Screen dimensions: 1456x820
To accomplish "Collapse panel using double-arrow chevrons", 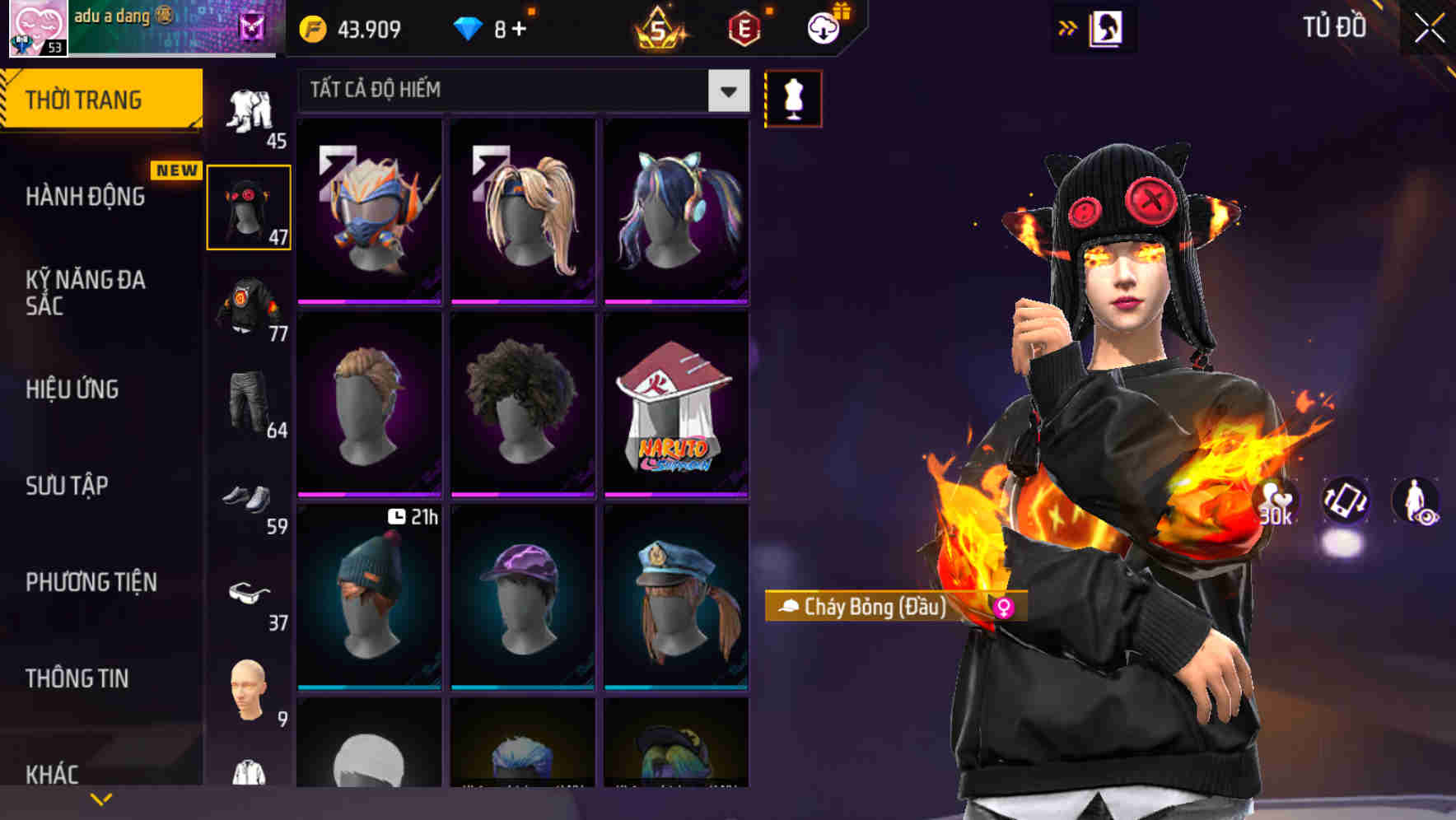I will click(1068, 27).
